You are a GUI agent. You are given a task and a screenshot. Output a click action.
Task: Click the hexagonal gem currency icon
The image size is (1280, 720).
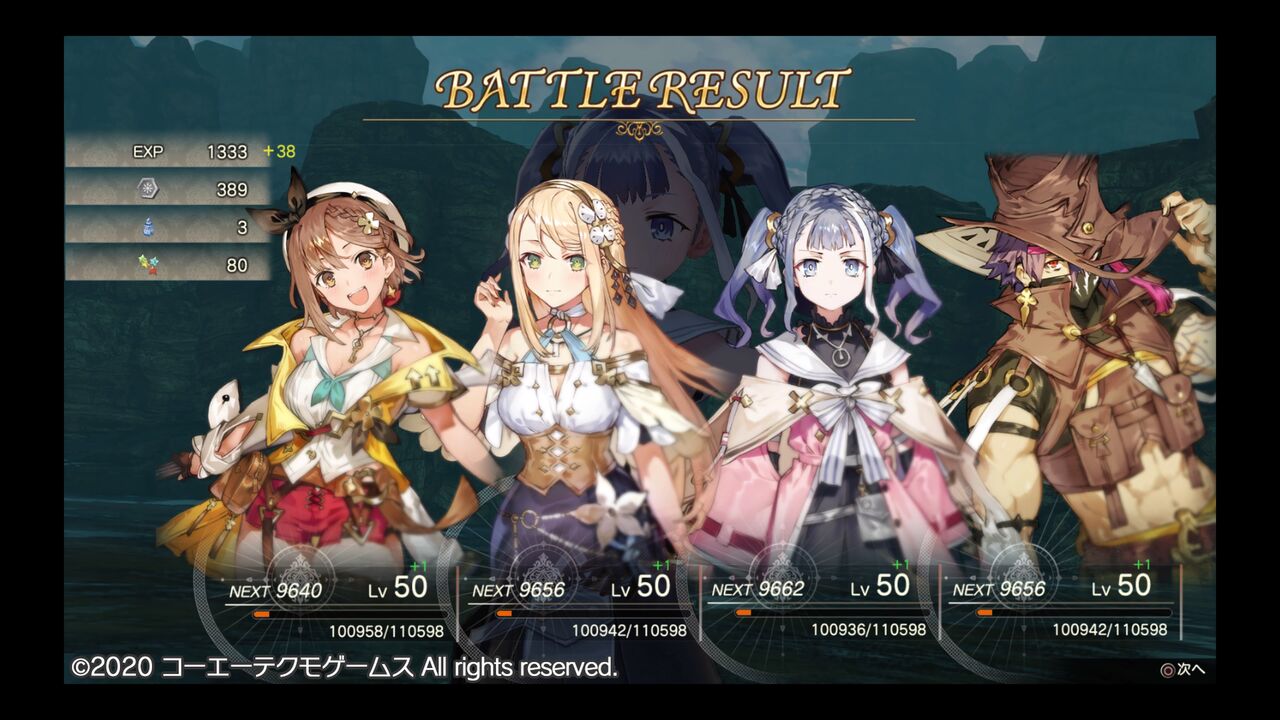(146, 190)
